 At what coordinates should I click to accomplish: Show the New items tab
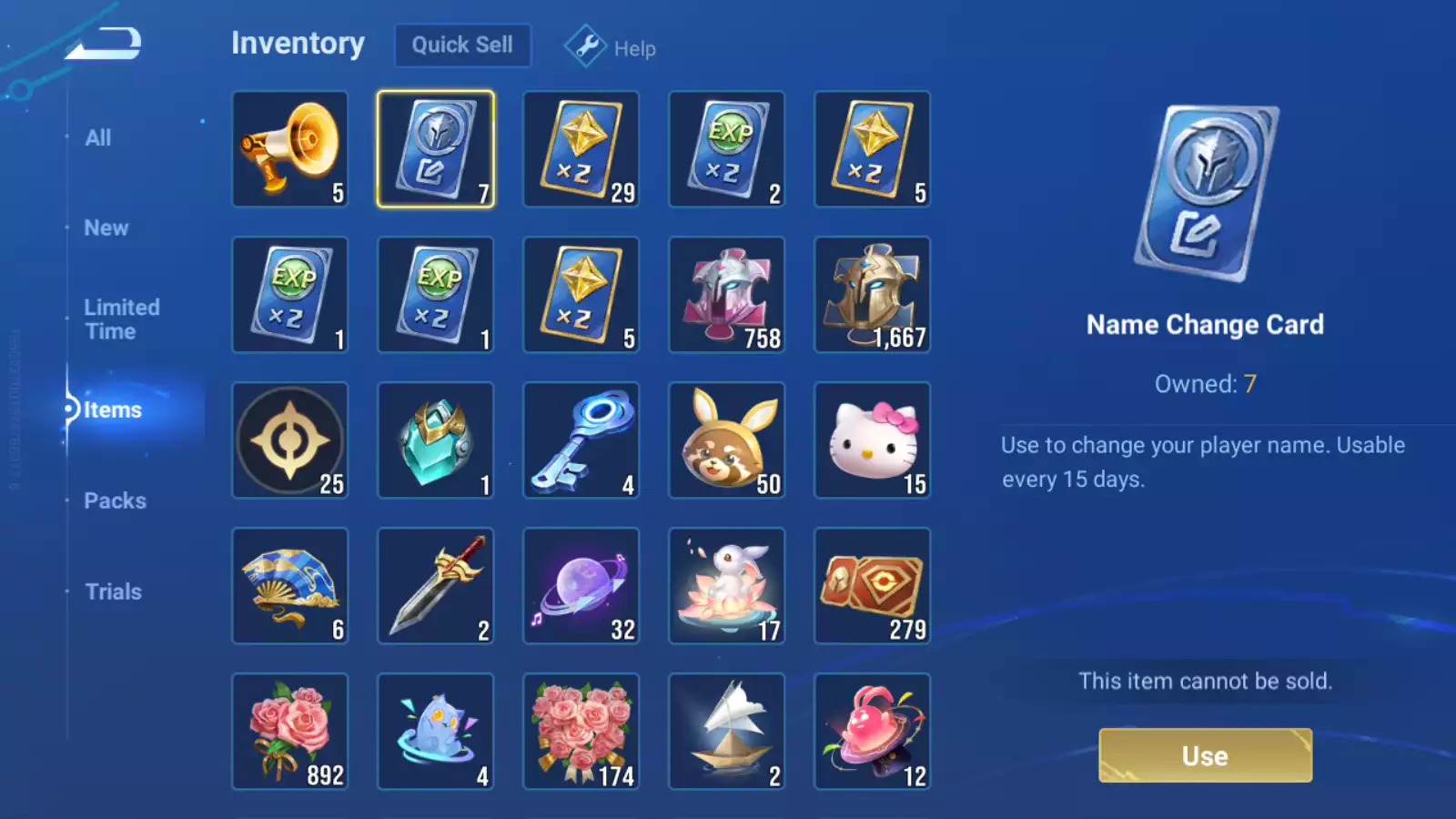106,228
